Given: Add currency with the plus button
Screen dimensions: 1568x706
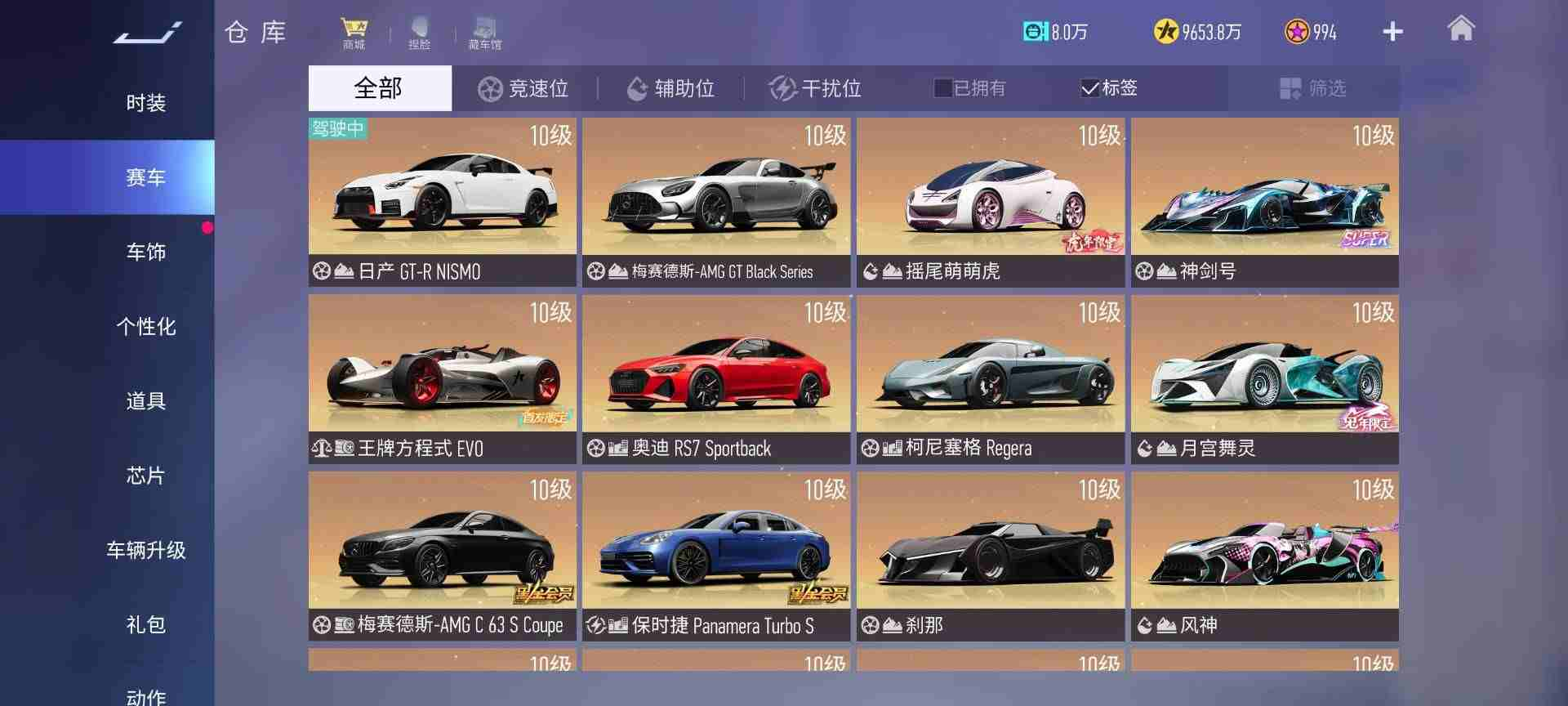Looking at the screenshot, I should point(1392,32).
